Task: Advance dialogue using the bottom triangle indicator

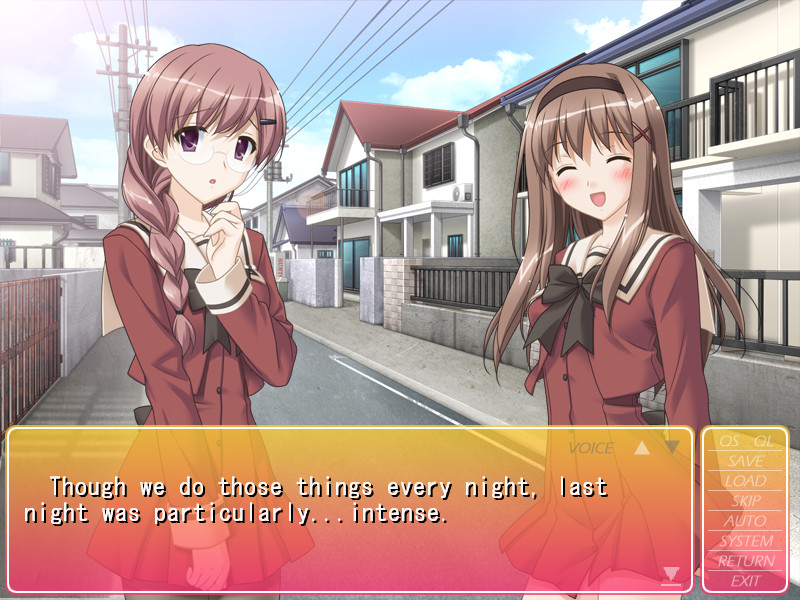Action: tap(671, 574)
